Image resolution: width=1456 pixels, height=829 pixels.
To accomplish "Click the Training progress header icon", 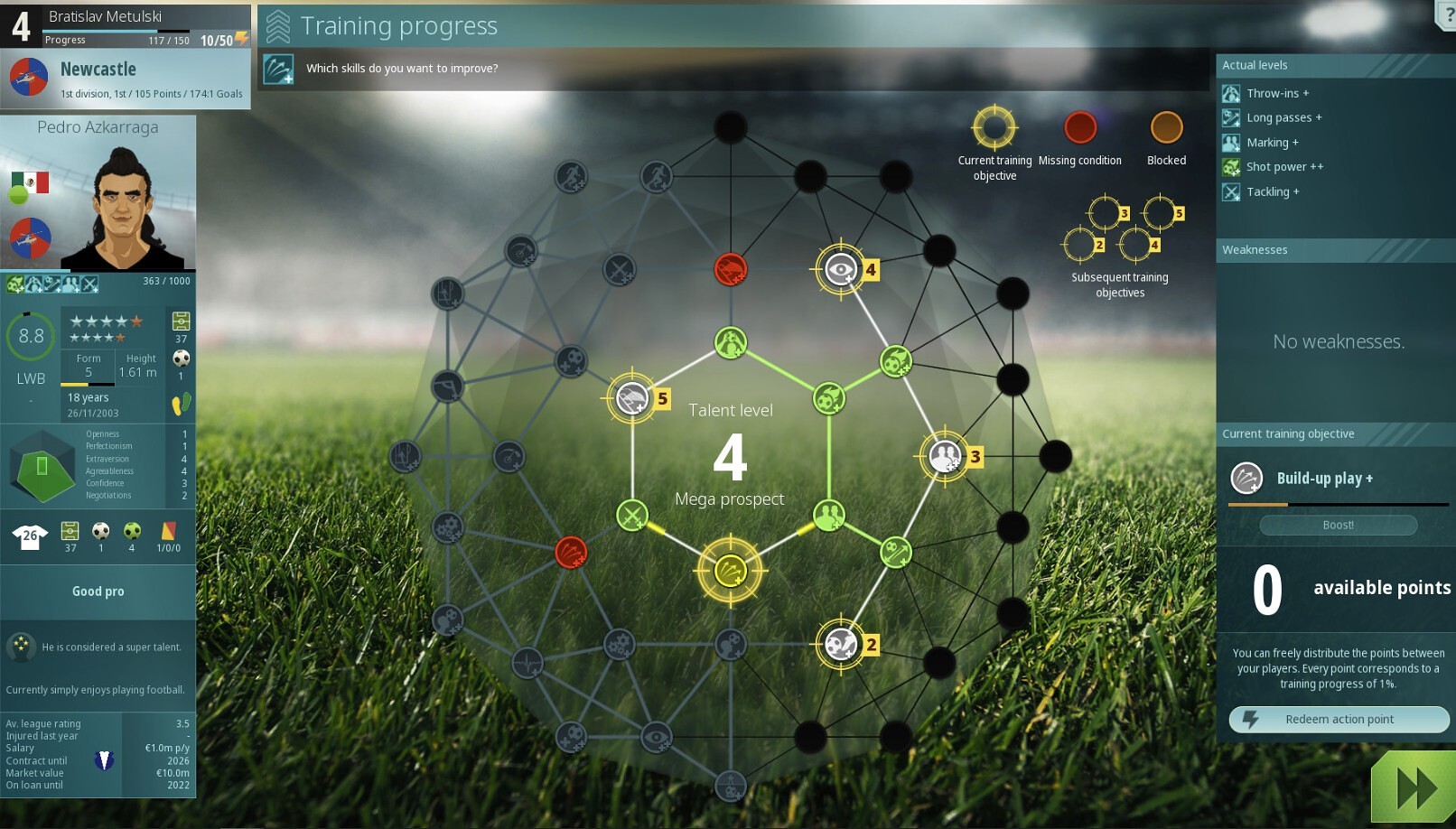I will point(278,26).
